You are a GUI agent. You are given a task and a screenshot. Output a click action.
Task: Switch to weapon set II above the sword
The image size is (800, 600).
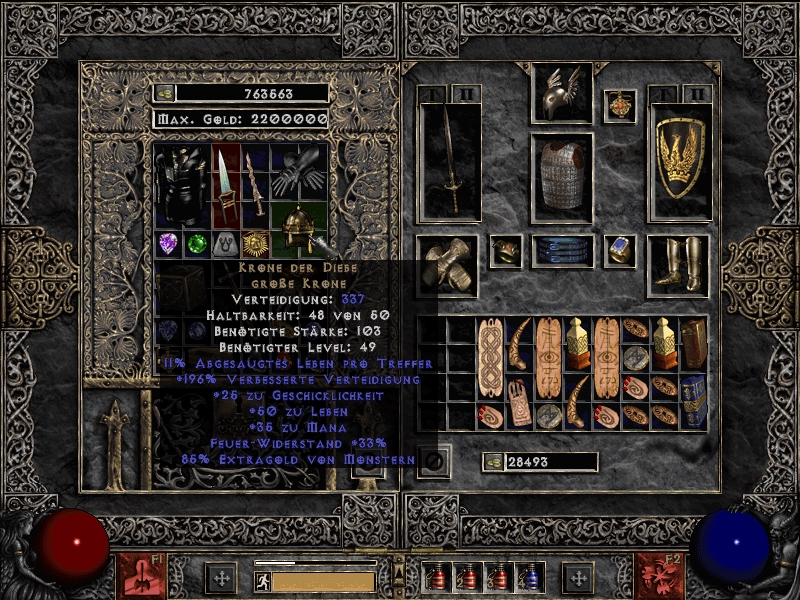[466, 94]
